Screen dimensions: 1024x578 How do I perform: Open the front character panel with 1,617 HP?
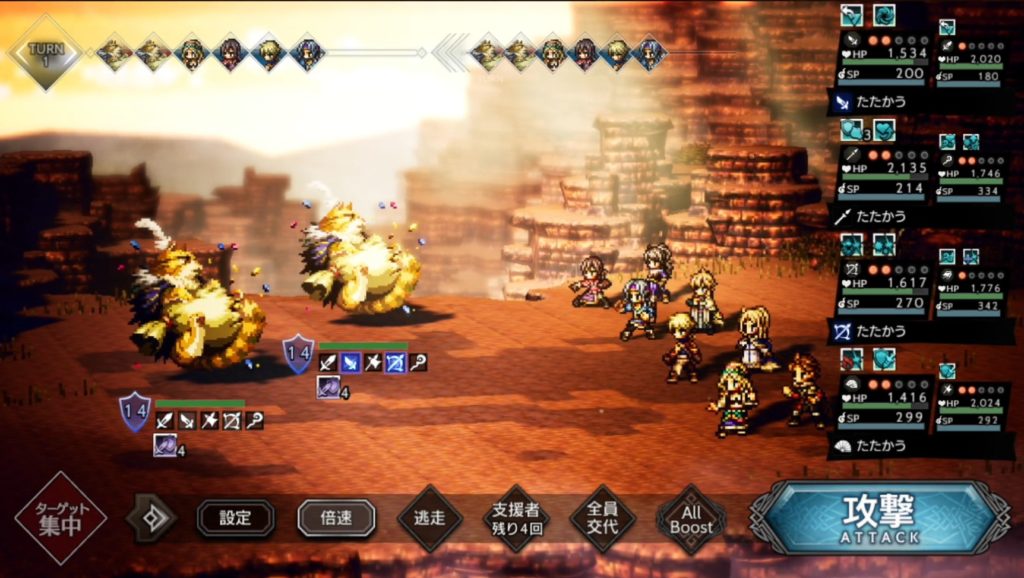(x=882, y=286)
